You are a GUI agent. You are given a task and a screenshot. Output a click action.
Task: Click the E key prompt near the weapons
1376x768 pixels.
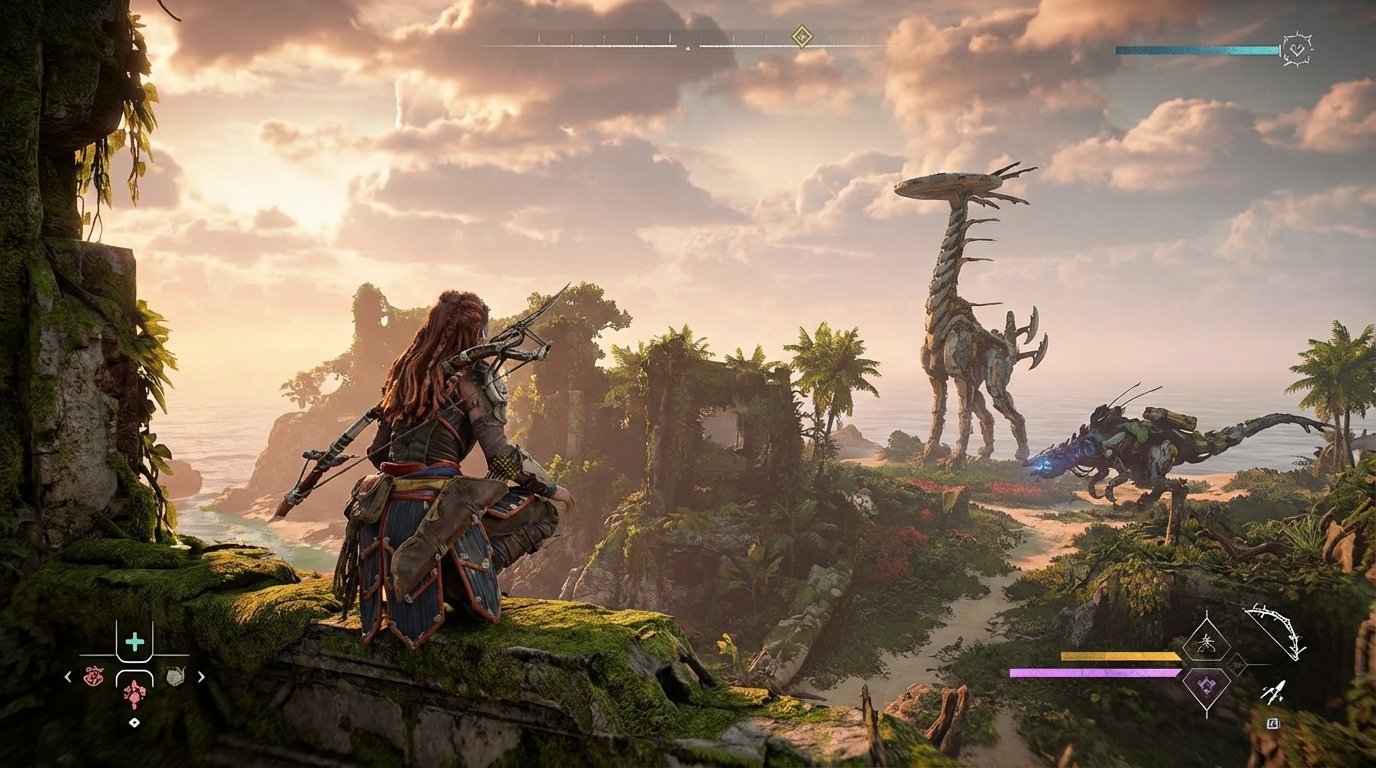tap(1273, 724)
